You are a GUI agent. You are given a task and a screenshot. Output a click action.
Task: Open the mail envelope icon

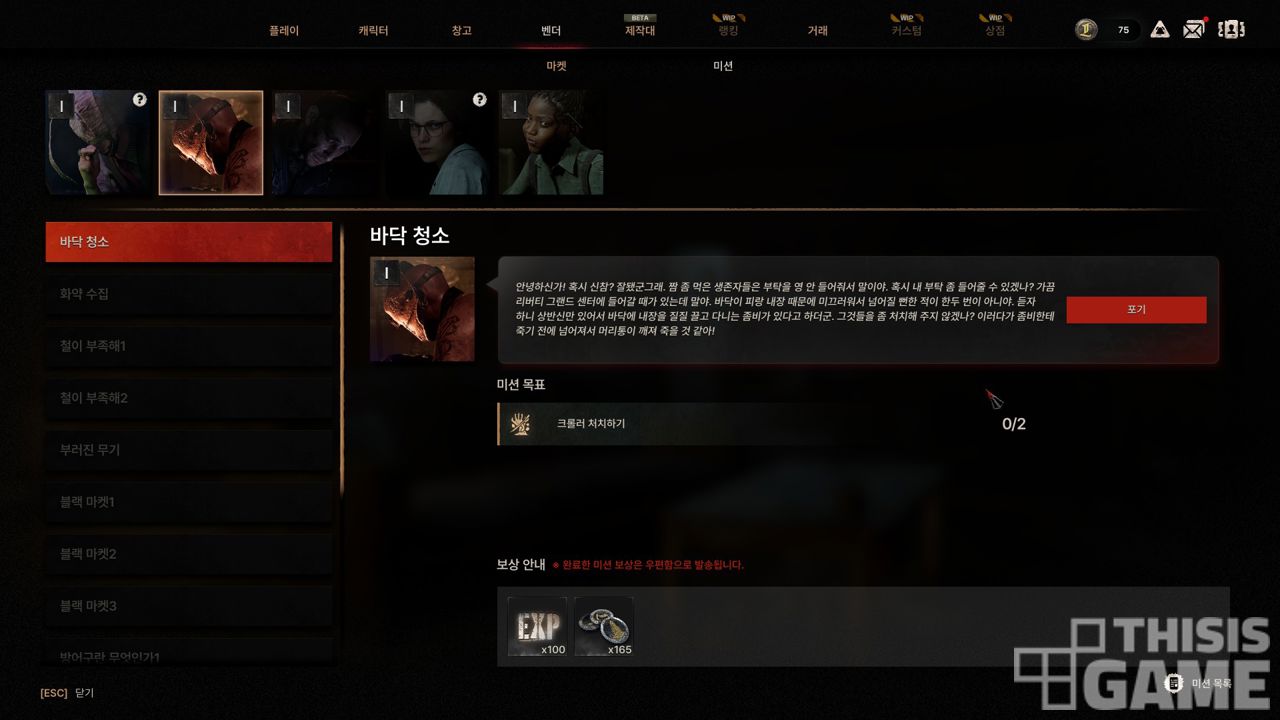(1193, 29)
